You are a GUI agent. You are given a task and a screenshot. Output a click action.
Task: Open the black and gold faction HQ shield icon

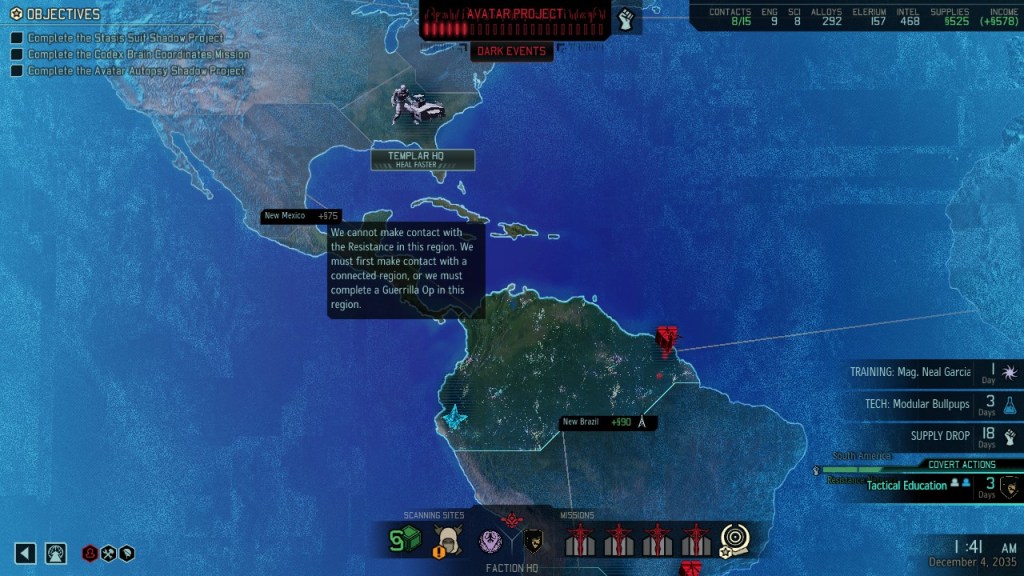[x=534, y=541]
